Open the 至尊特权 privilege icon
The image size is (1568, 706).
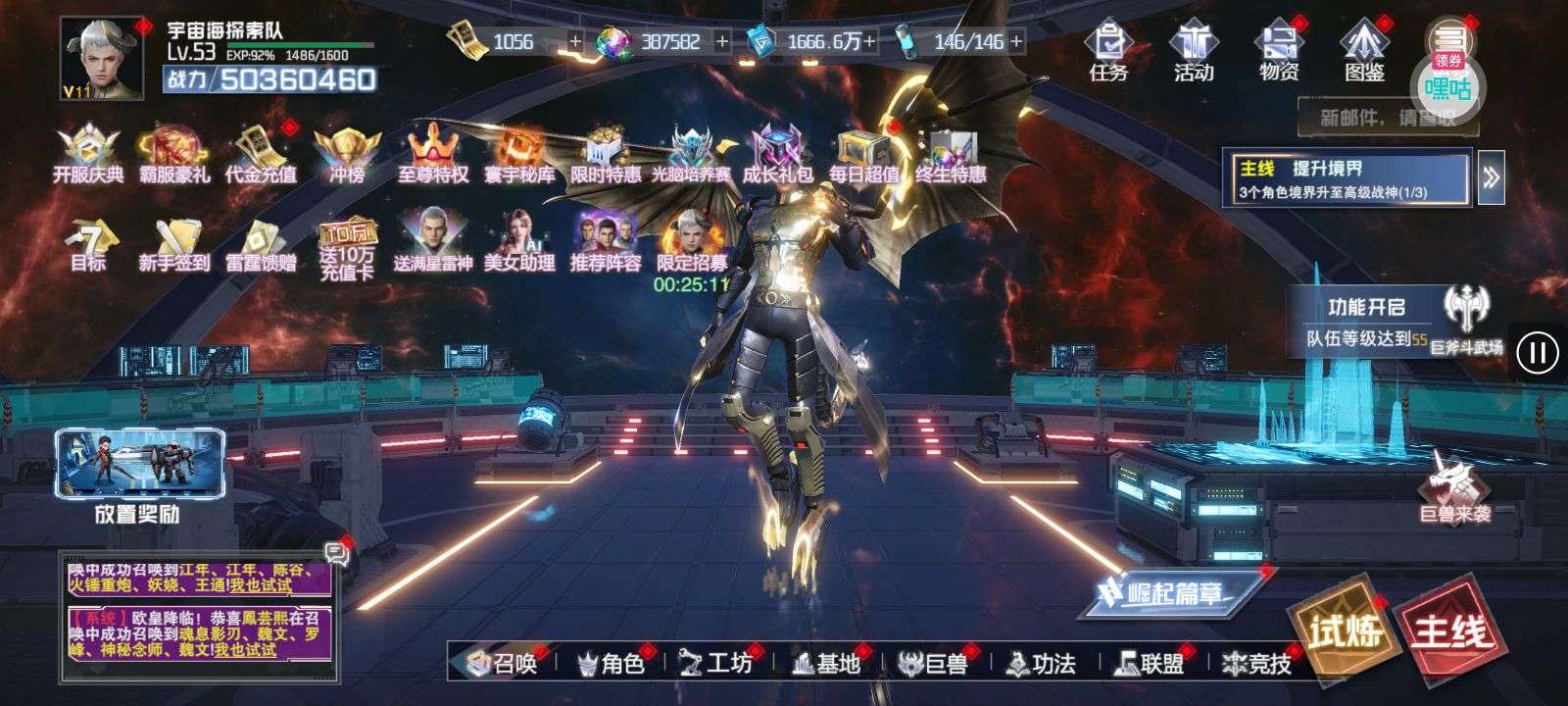(x=432, y=155)
